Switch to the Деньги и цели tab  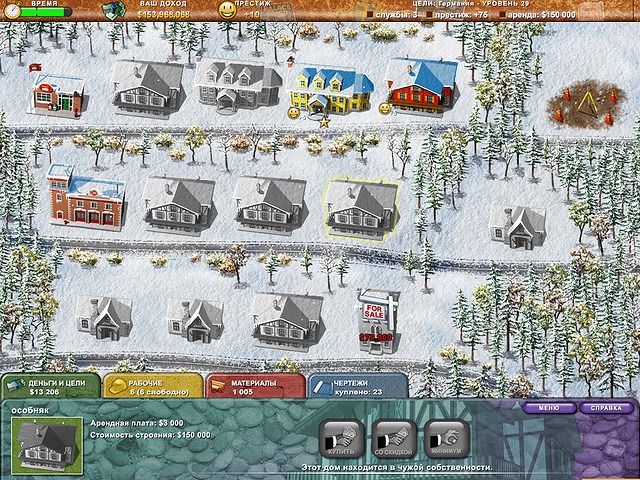point(50,387)
